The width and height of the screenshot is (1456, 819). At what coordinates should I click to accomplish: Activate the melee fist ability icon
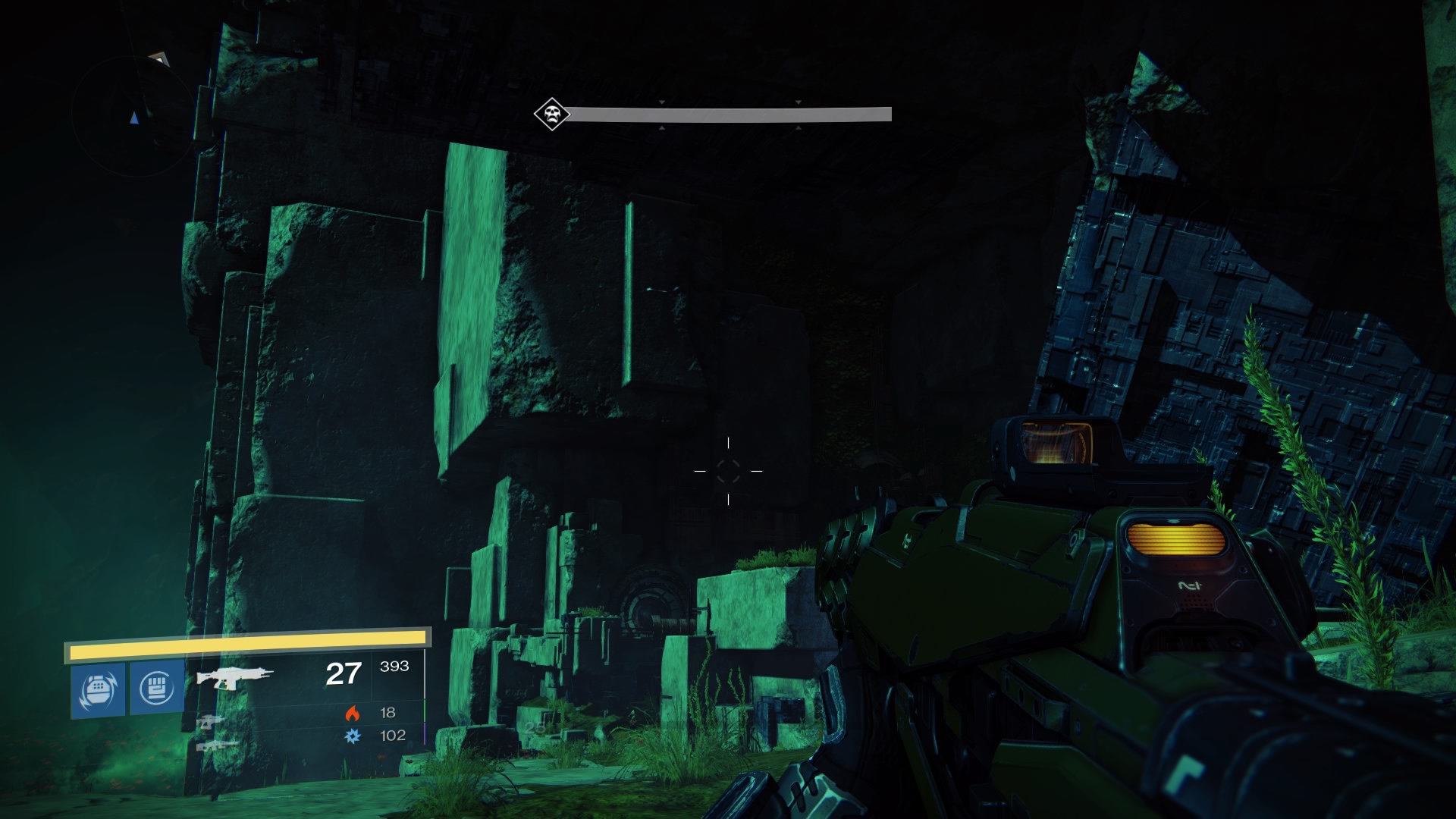pyautogui.click(x=157, y=688)
